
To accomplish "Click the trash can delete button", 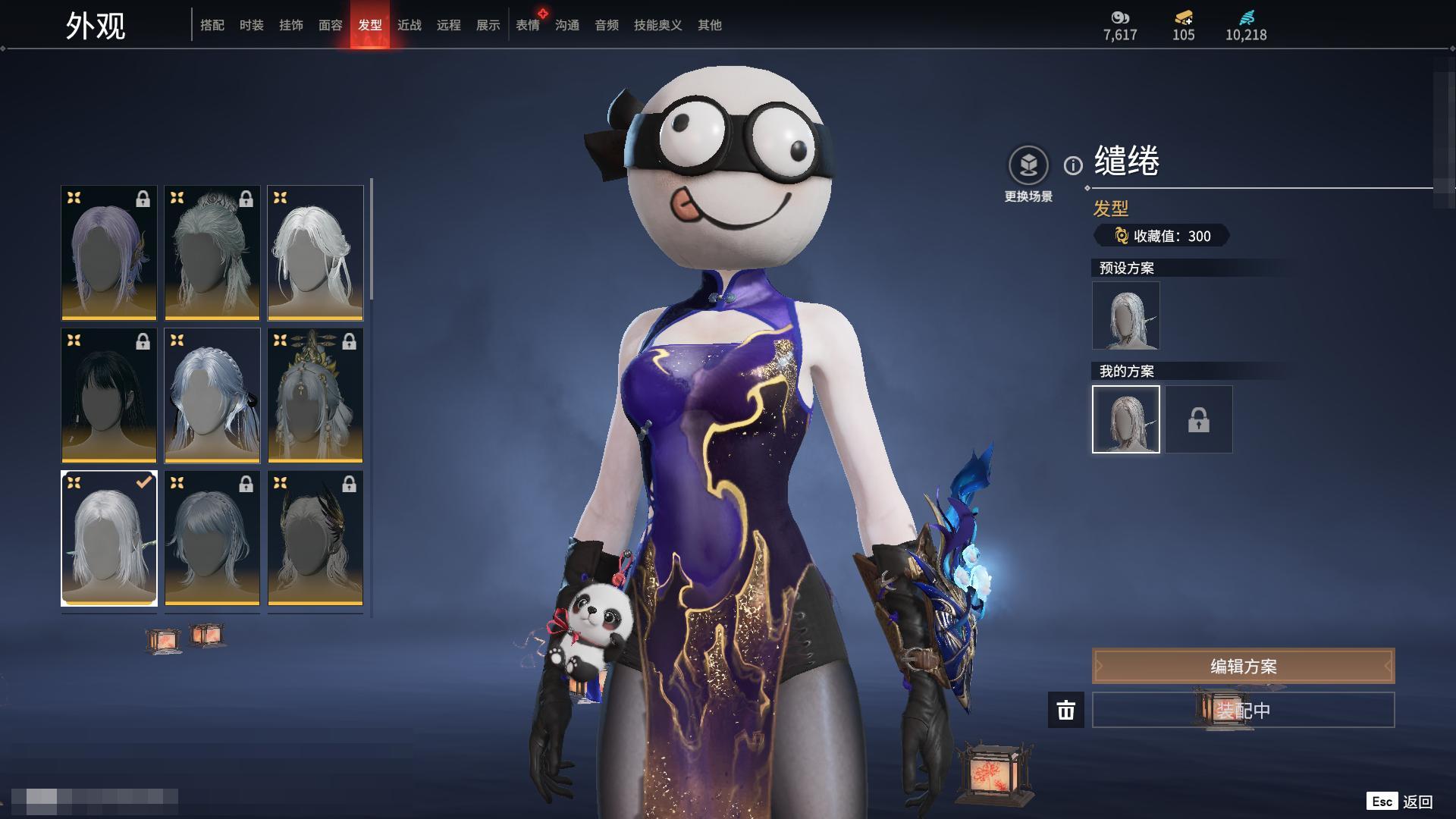I will tap(1066, 710).
